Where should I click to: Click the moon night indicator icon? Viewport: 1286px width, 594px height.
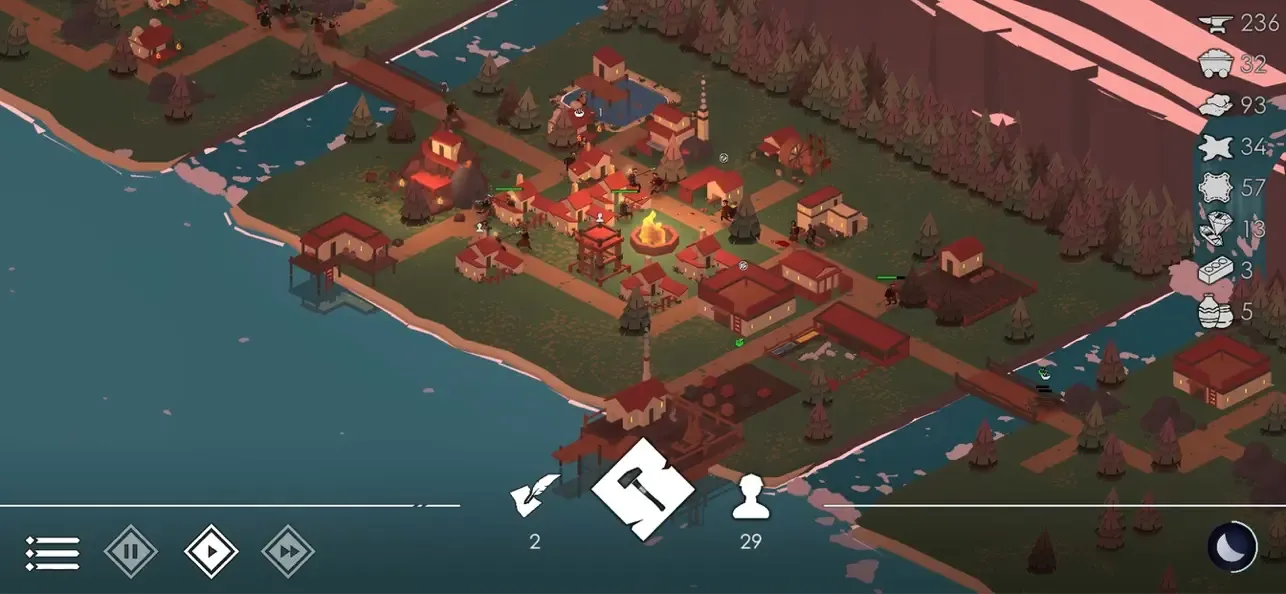tap(1232, 547)
